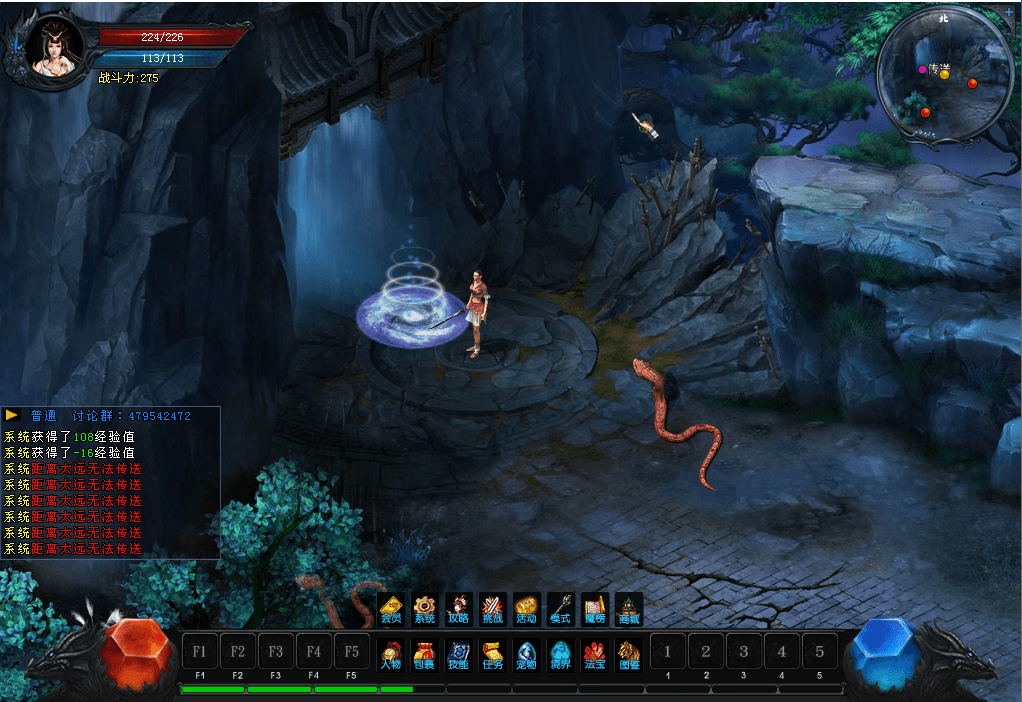Screen dimensions: 1022x702
Task: Open the 技能 skills book
Action: [458, 654]
